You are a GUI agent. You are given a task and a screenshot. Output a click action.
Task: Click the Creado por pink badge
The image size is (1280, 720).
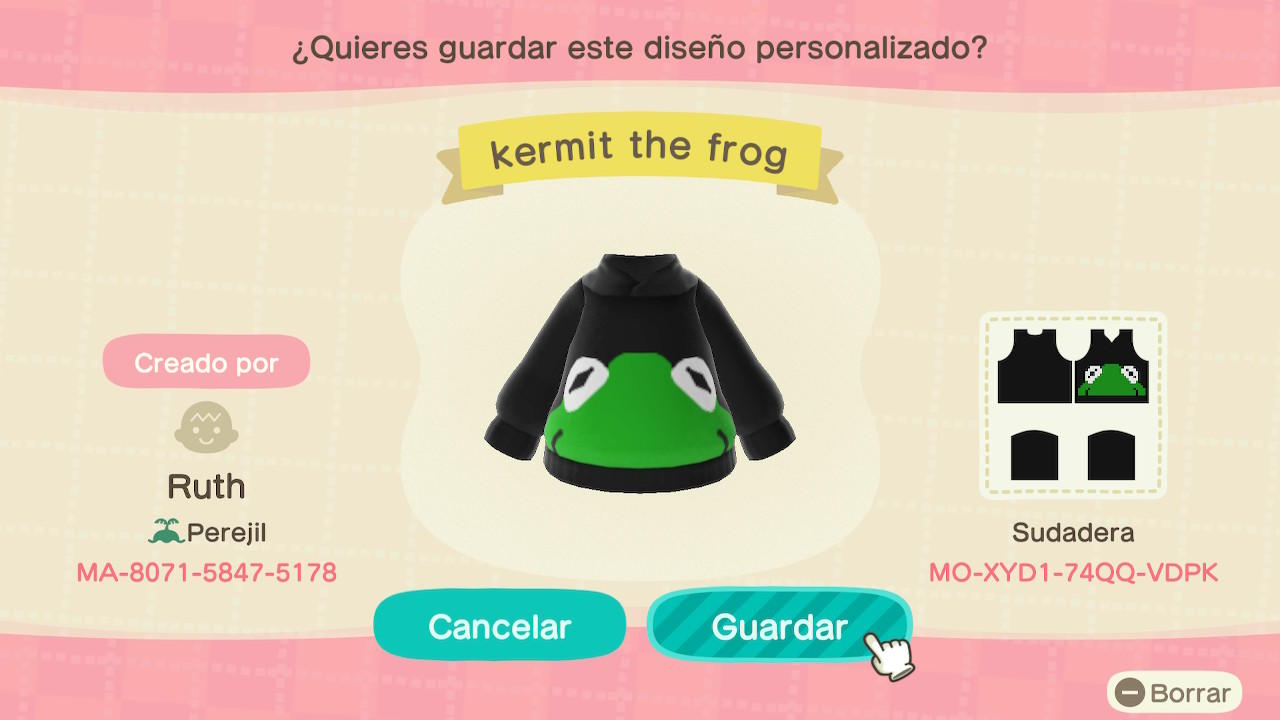(x=206, y=362)
